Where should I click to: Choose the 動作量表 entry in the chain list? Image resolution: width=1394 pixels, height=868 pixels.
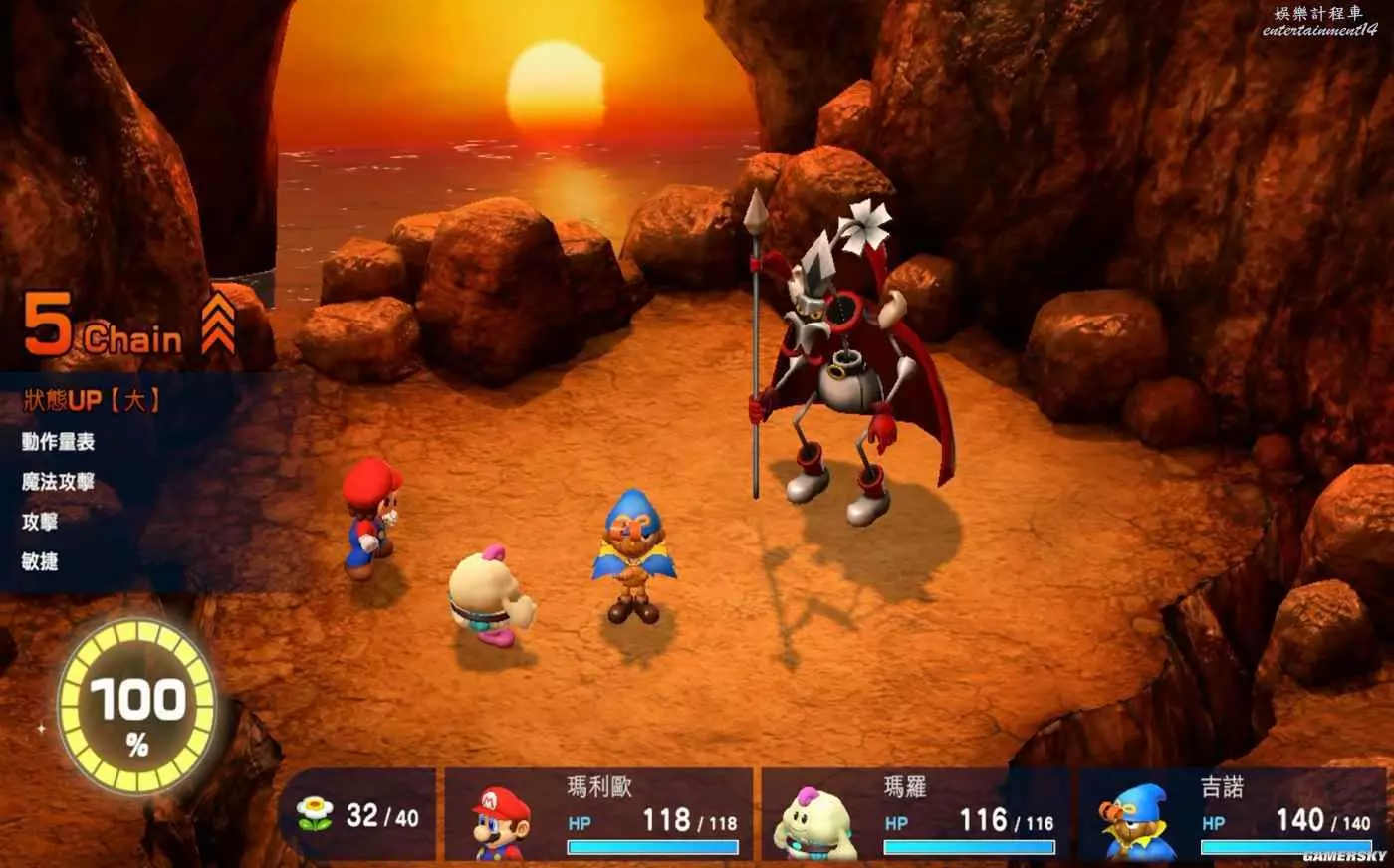click(58, 442)
